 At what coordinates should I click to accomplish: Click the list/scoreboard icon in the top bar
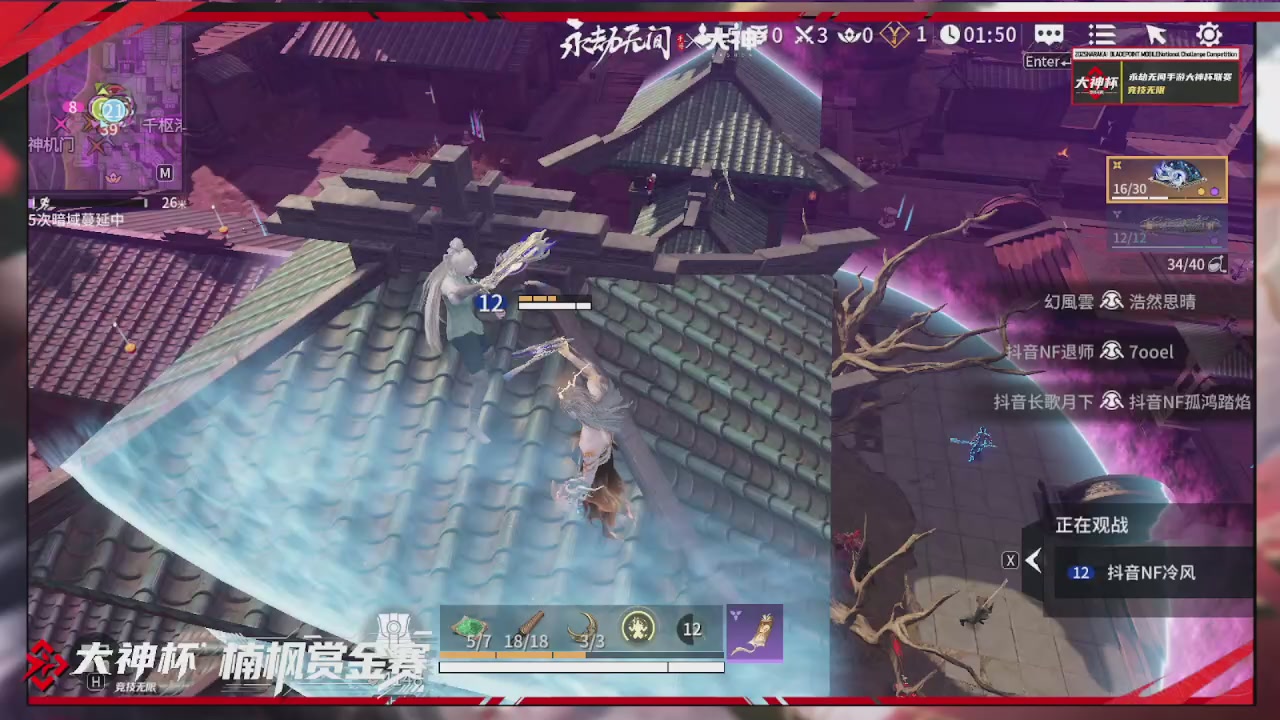1101,35
